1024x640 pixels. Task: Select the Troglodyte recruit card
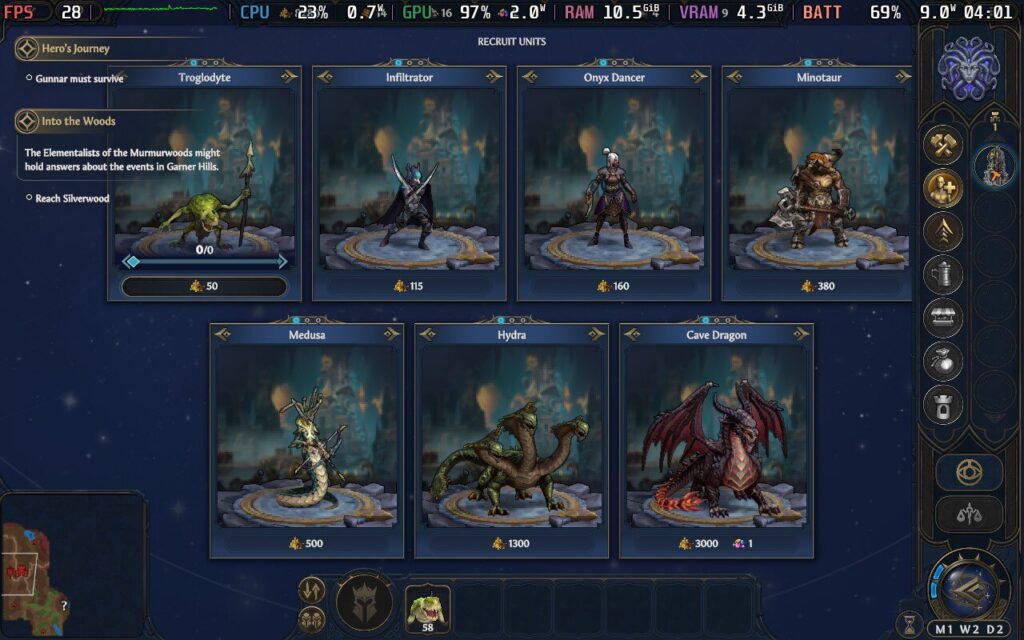204,170
